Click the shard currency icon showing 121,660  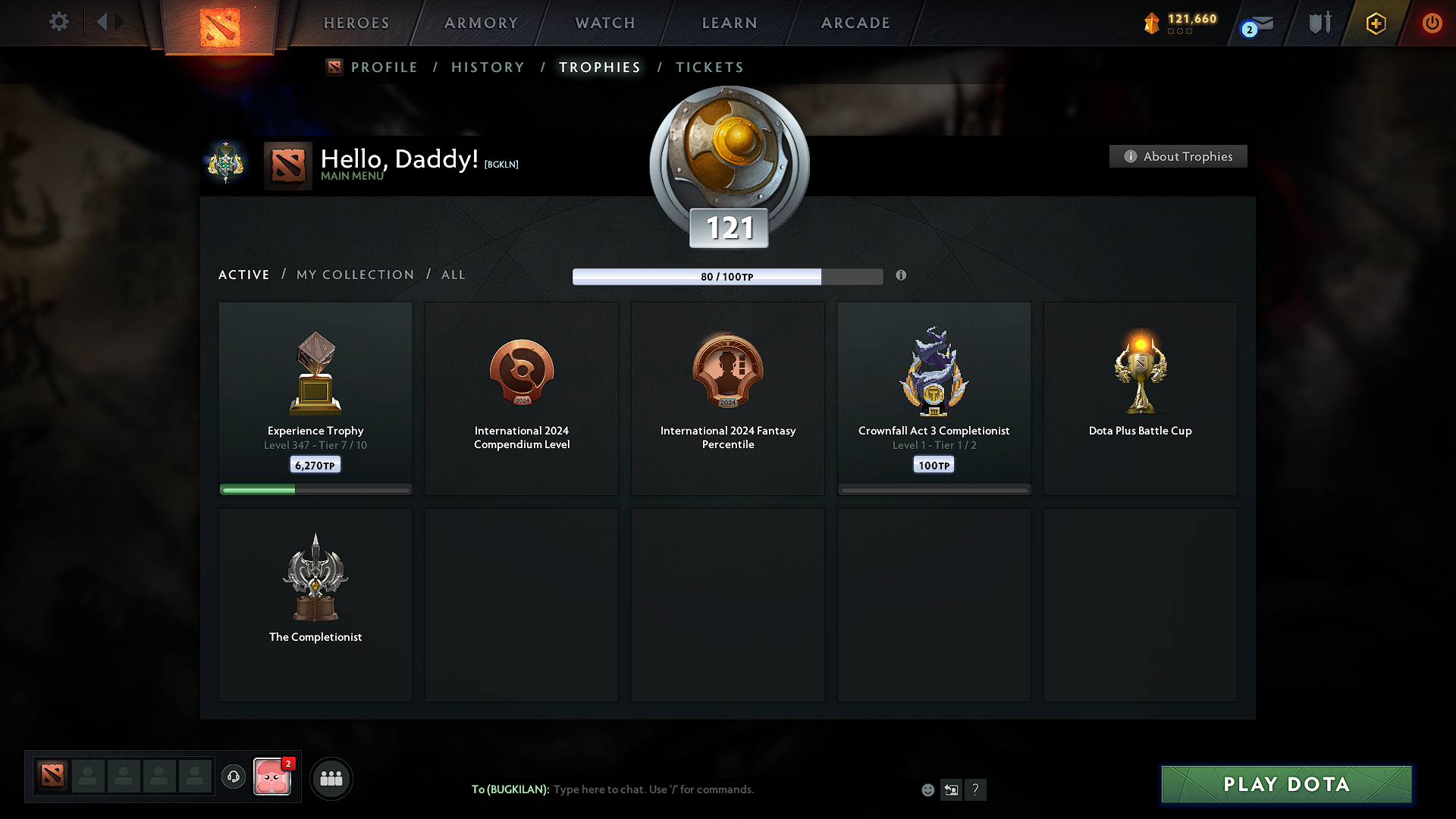pyautogui.click(x=1153, y=23)
